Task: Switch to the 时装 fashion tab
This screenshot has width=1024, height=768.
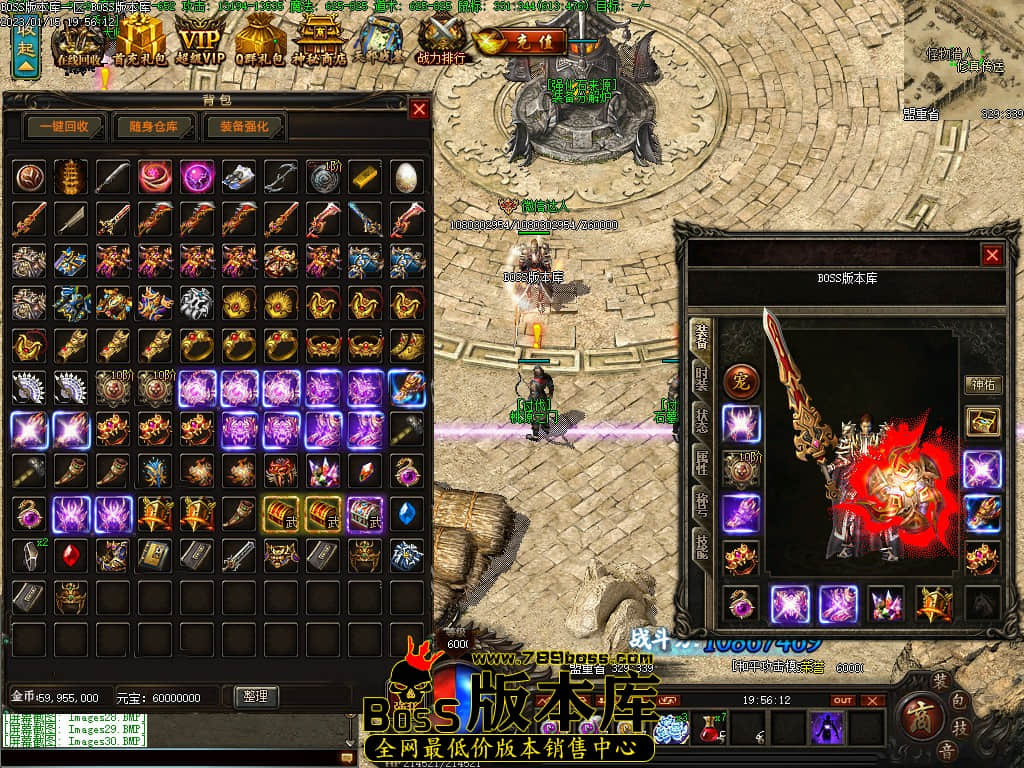Action: [x=701, y=380]
